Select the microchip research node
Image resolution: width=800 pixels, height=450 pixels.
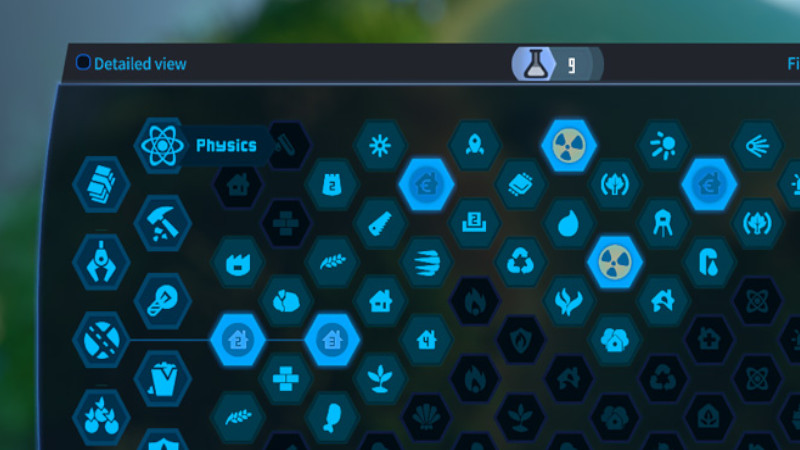click(x=521, y=185)
